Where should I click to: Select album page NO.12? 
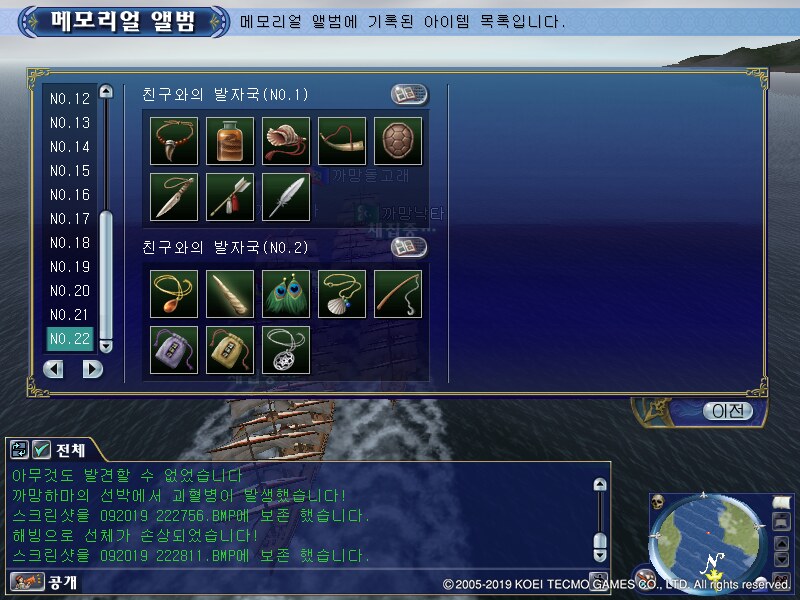pyautogui.click(x=70, y=99)
